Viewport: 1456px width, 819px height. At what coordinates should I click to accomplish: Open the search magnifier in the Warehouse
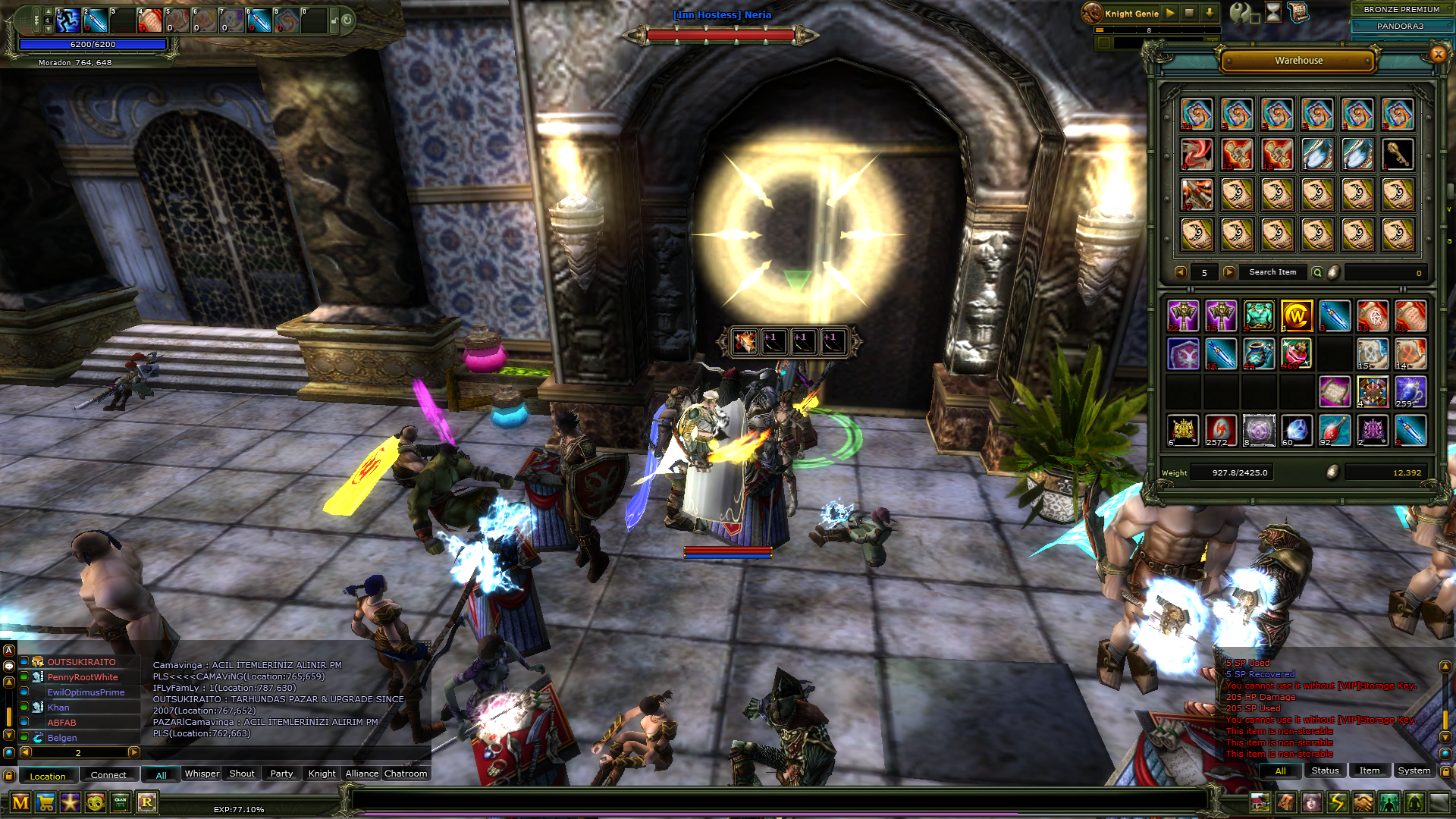click(x=1319, y=272)
